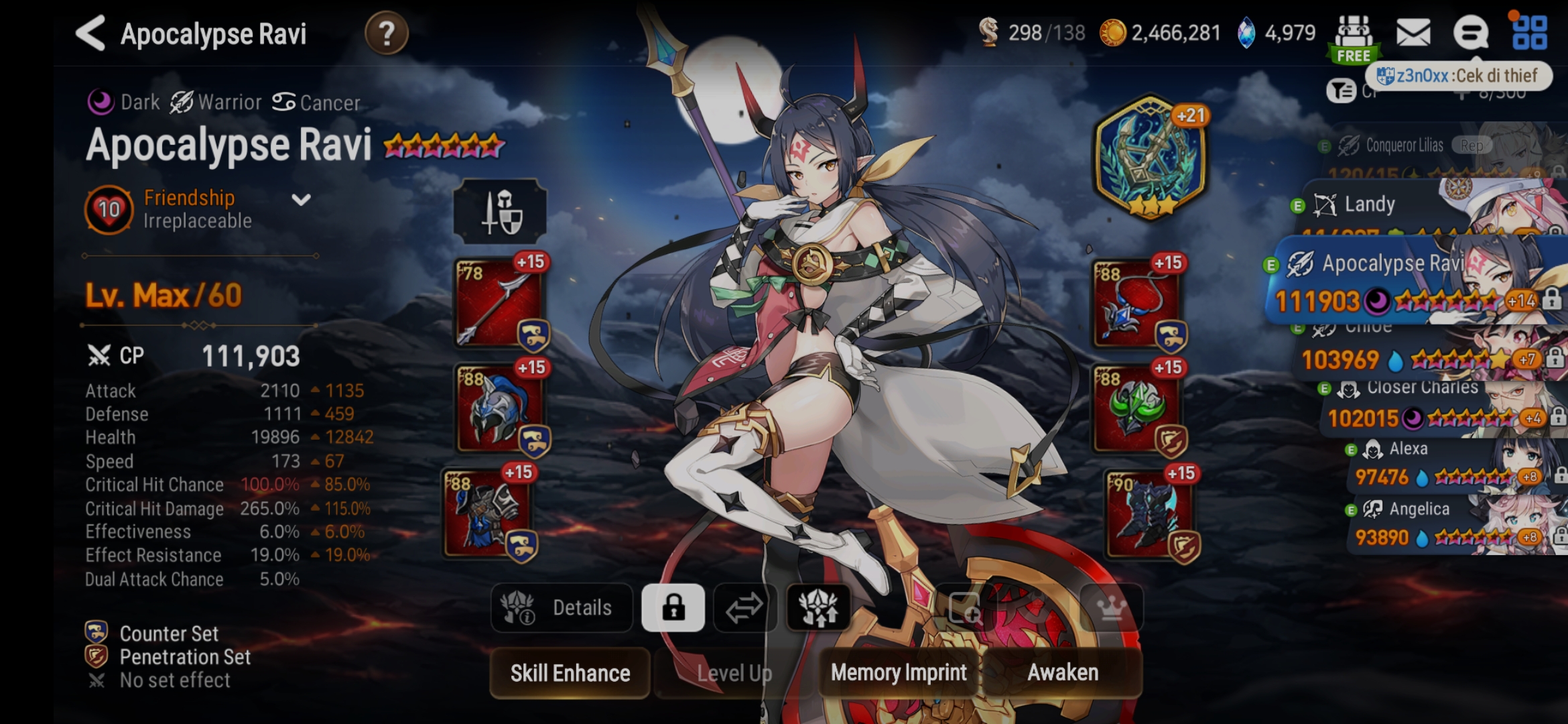
Task: Open Skill Enhance
Action: 569,672
